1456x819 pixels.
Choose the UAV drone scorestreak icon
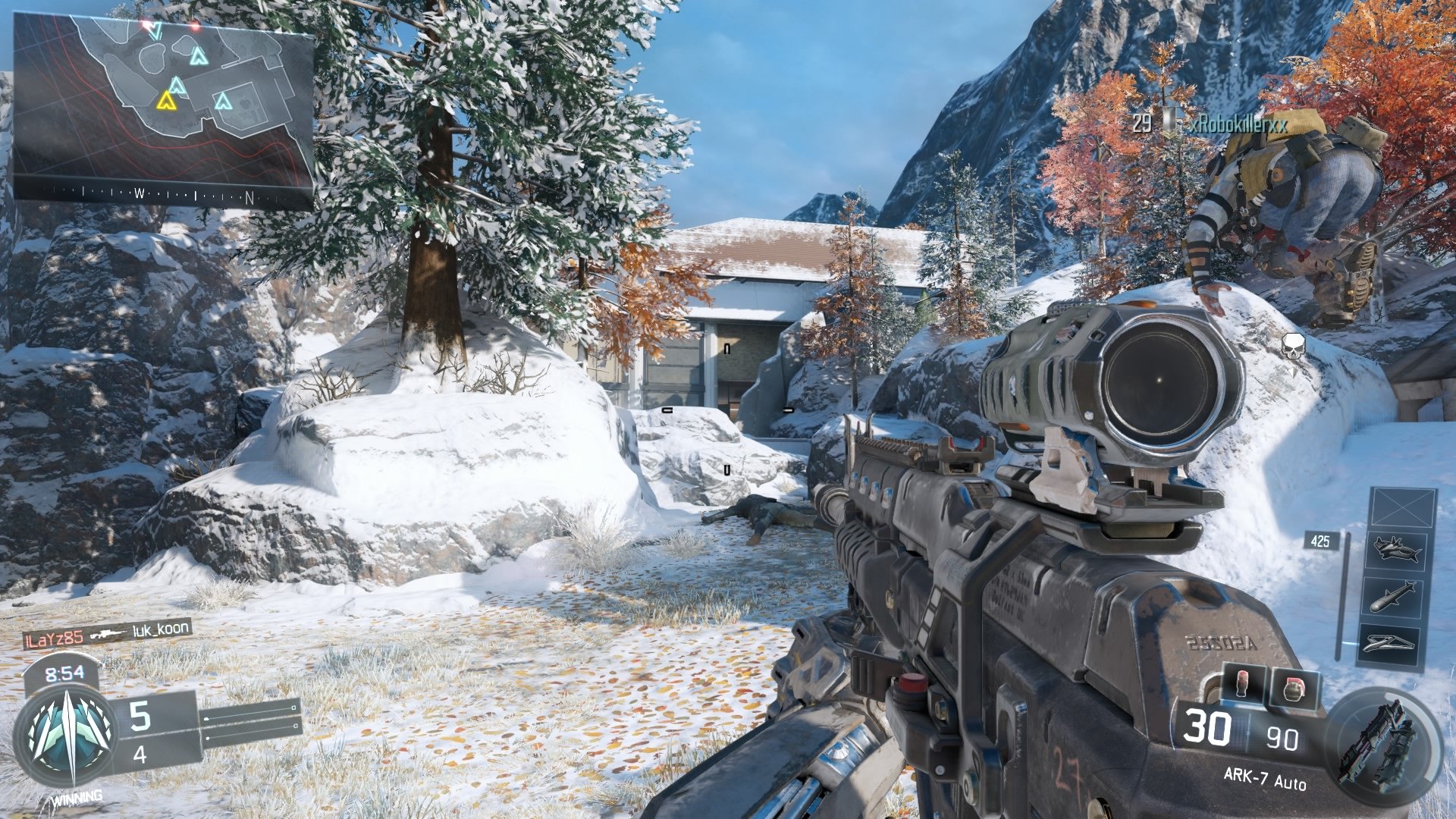click(1389, 643)
